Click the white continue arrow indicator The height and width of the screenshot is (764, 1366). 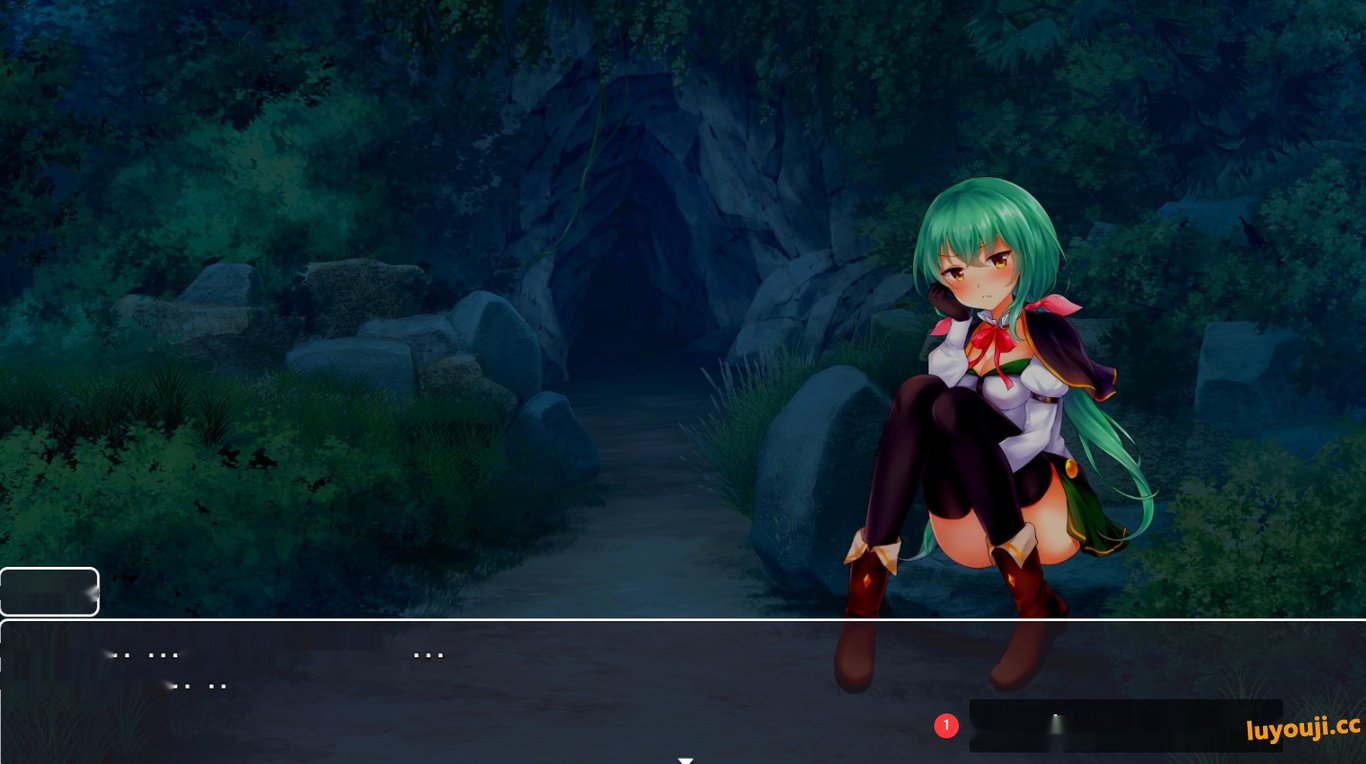[686, 760]
